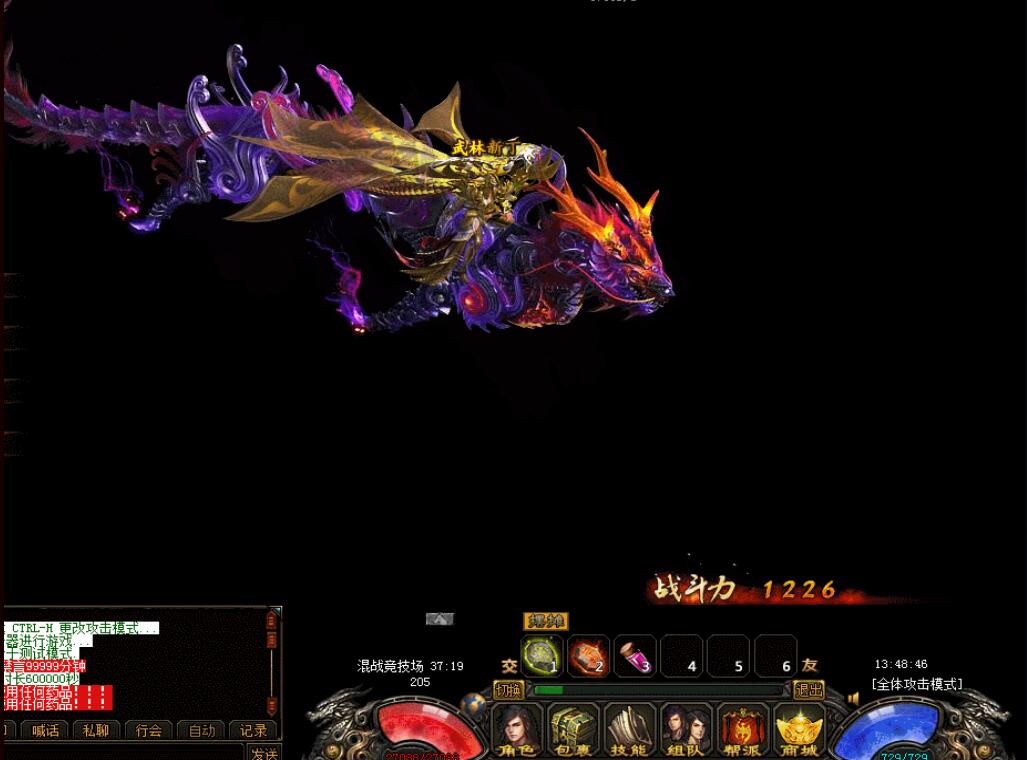Switch to the 自动 chat tab
Image resolution: width=1027 pixels, height=760 pixels.
[201, 731]
